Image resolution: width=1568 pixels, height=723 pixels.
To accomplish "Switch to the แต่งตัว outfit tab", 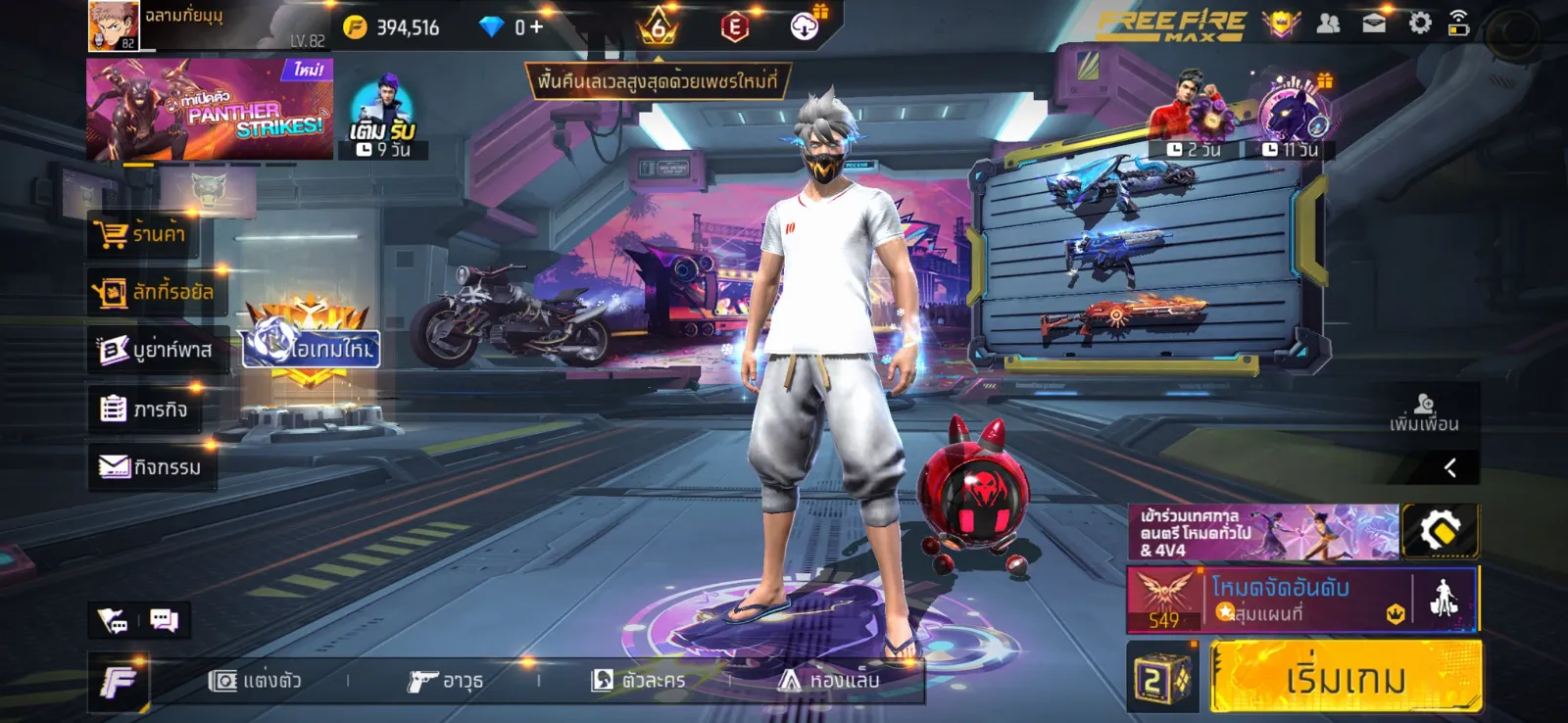I will (255, 681).
